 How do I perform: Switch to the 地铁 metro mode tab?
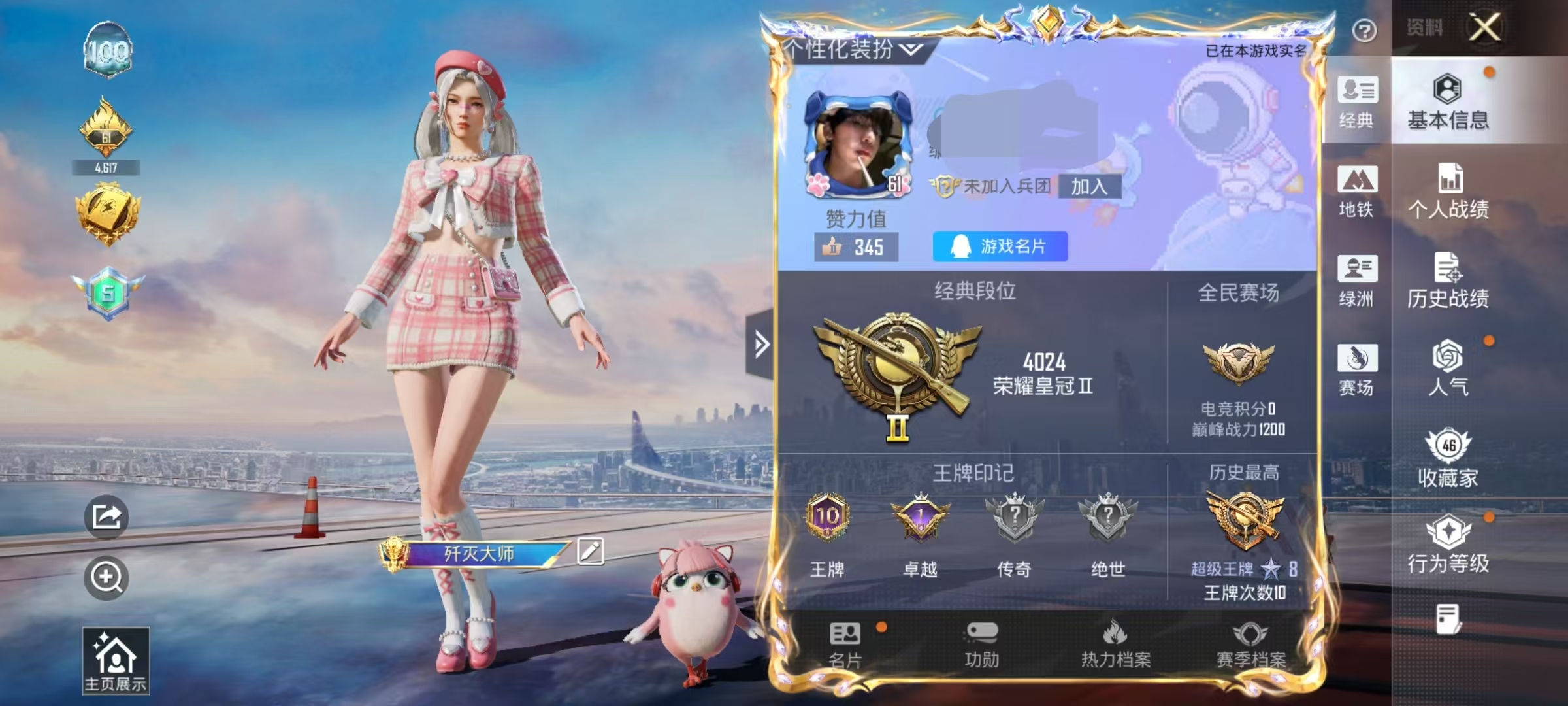(1357, 191)
